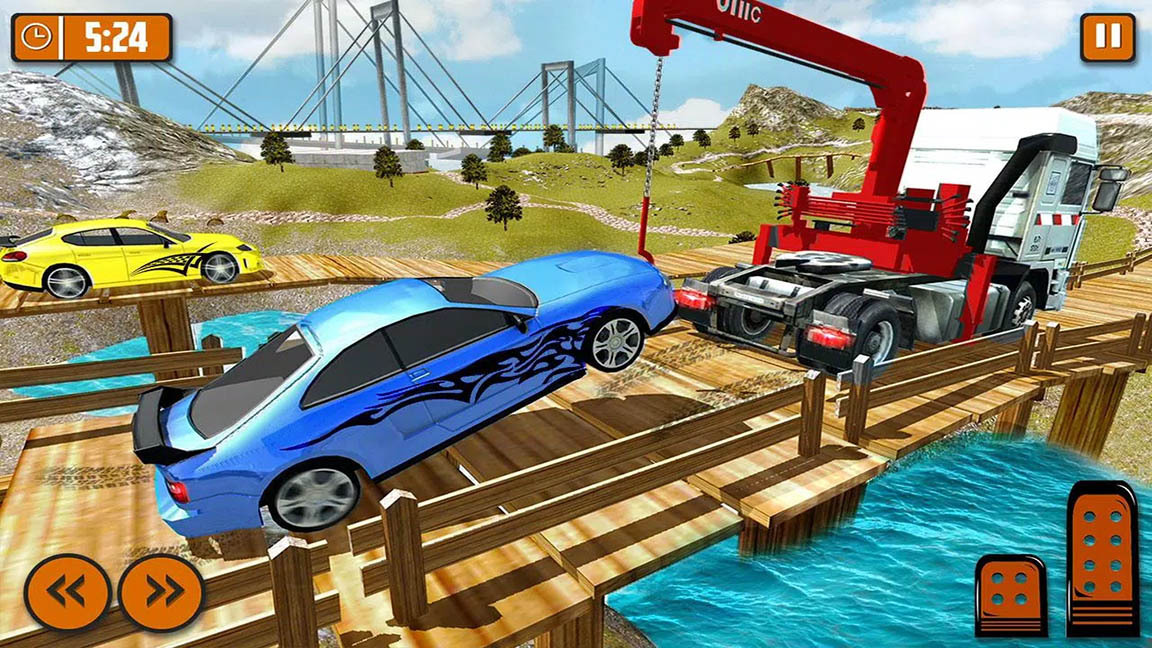The height and width of the screenshot is (648, 1152).
Task: Steer left with the left arrow button
Action: (x=67, y=592)
